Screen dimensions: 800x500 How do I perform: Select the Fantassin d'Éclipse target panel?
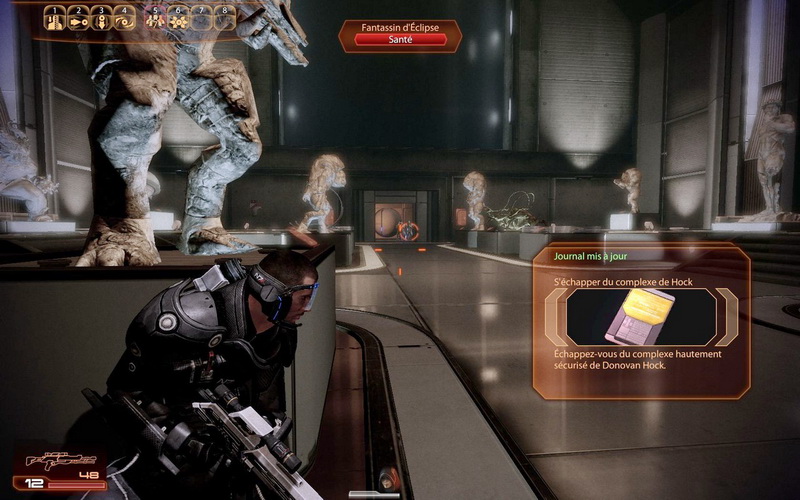tap(400, 34)
